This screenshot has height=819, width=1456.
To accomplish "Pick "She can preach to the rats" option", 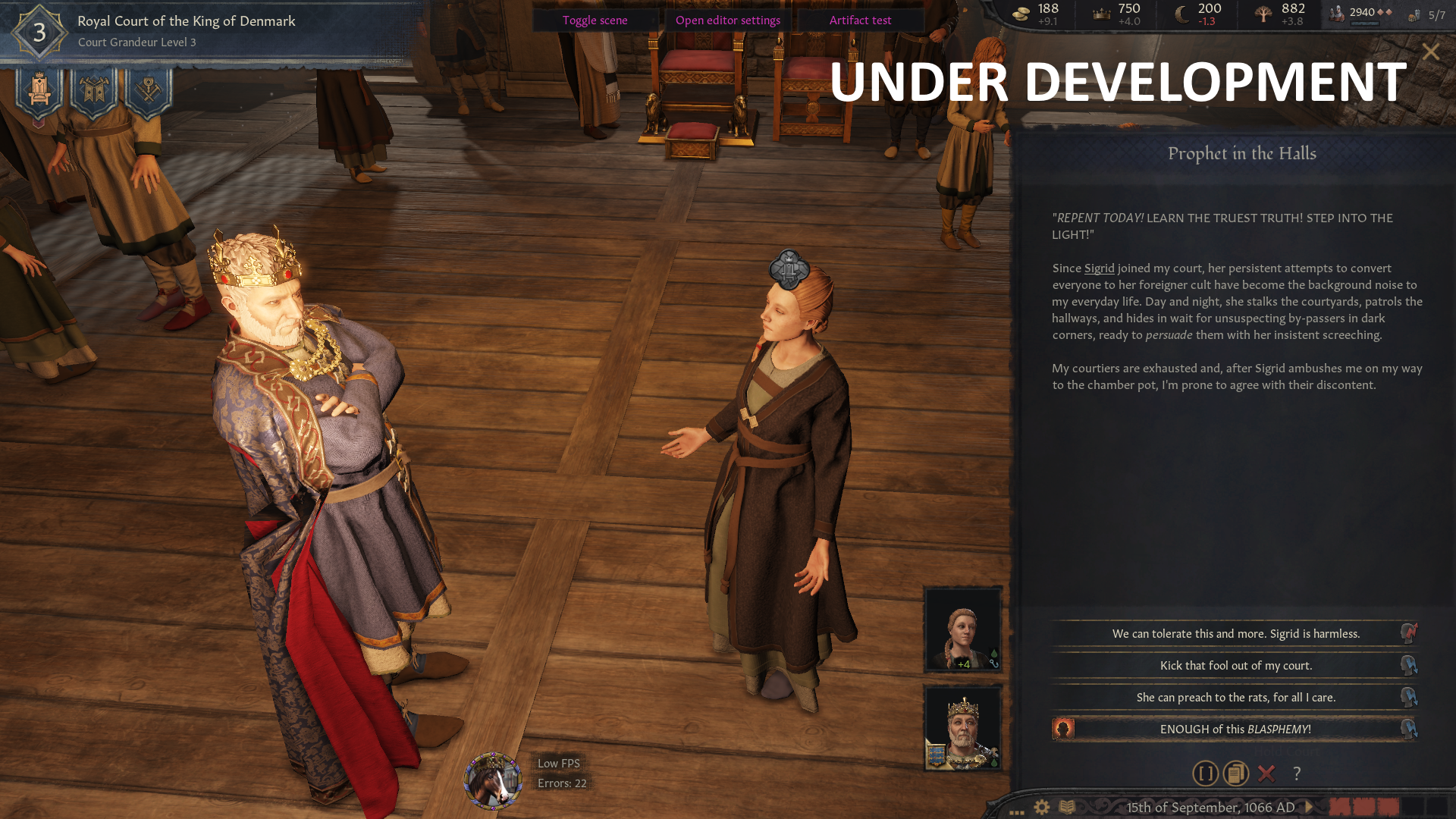I will tap(1235, 697).
